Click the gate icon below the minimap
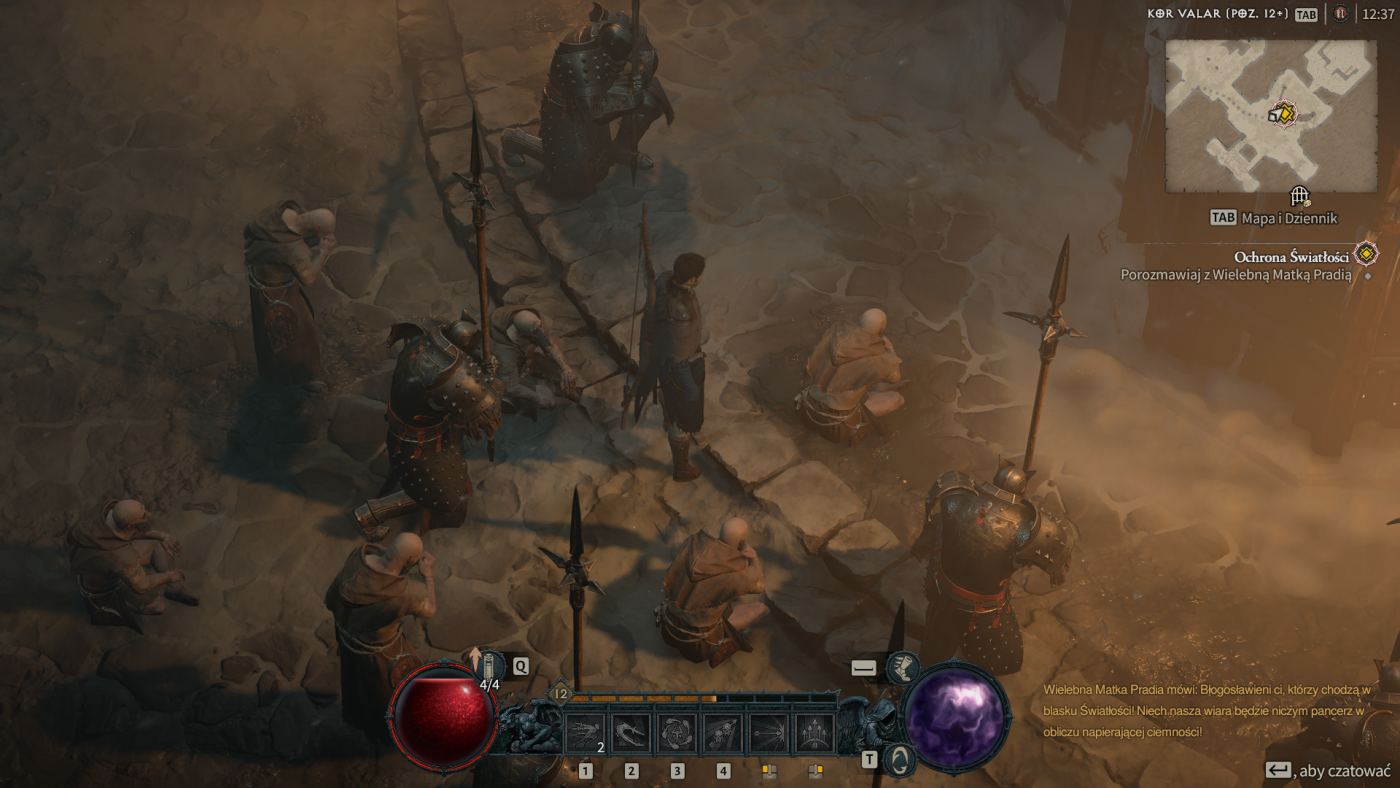 tap(1299, 196)
